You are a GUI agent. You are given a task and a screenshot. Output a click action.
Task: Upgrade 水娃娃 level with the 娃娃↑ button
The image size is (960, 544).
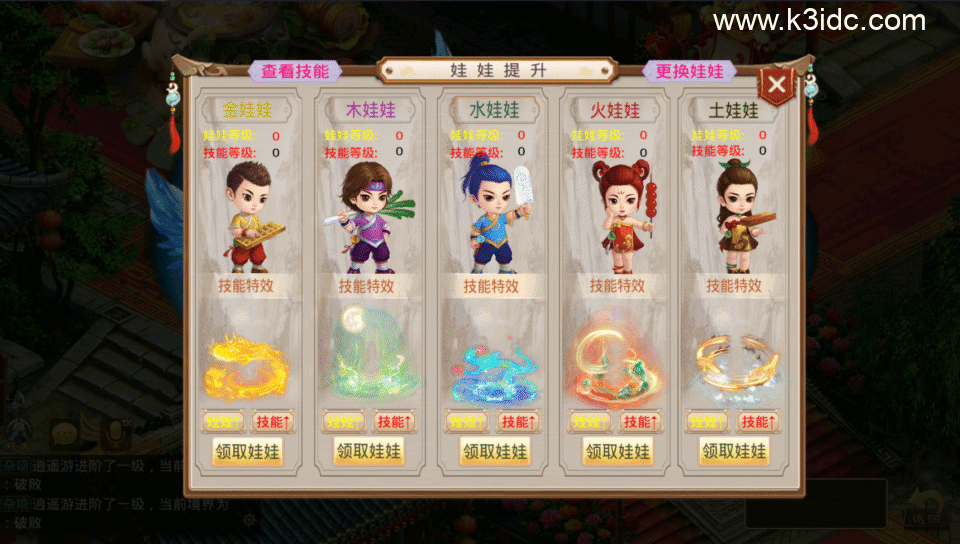pos(468,422)
